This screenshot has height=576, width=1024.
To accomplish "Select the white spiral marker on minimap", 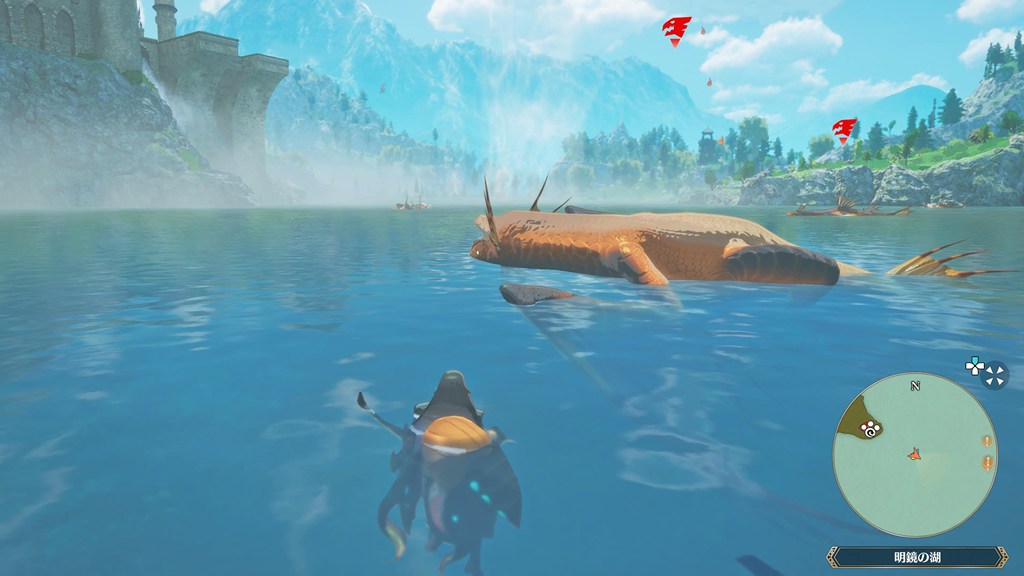I will coord(870,430).
